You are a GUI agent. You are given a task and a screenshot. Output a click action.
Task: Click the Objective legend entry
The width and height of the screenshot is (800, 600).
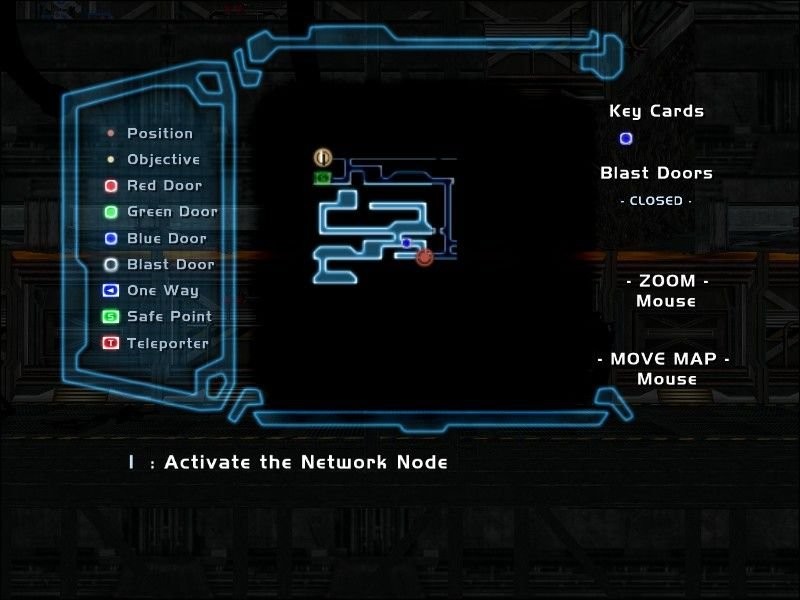point(154,160)
